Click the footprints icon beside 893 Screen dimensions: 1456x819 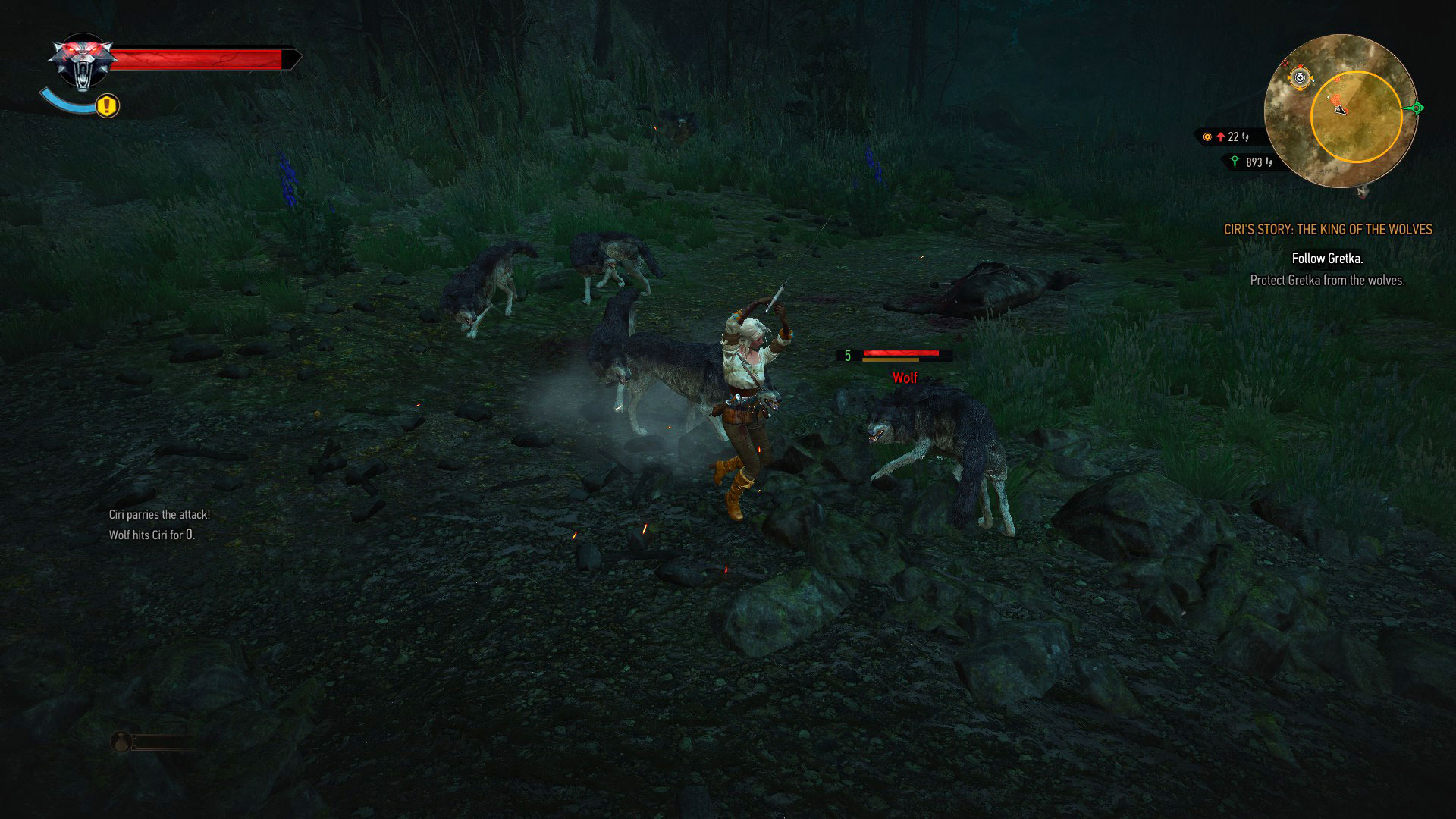[x=1269, y=162]
